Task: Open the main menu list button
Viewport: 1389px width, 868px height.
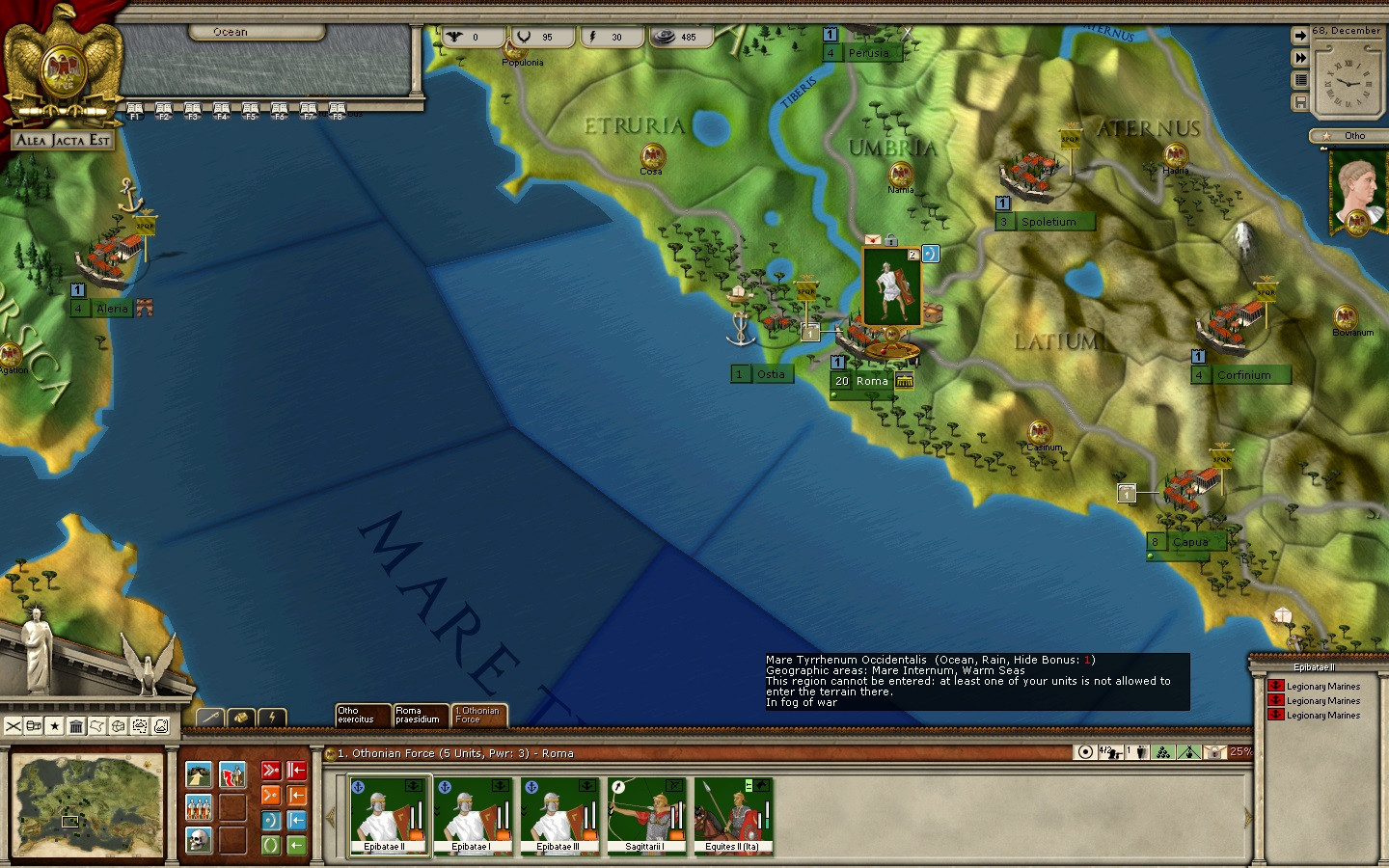Action: pos(1300,80)
